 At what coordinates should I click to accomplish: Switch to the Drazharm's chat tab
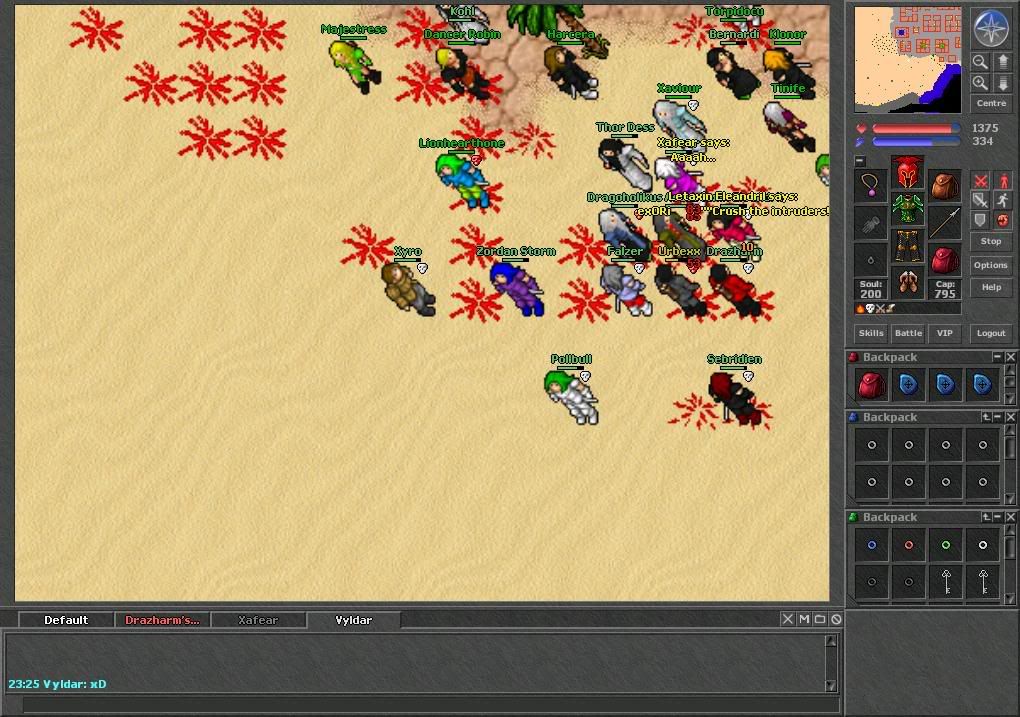(162, 620)
